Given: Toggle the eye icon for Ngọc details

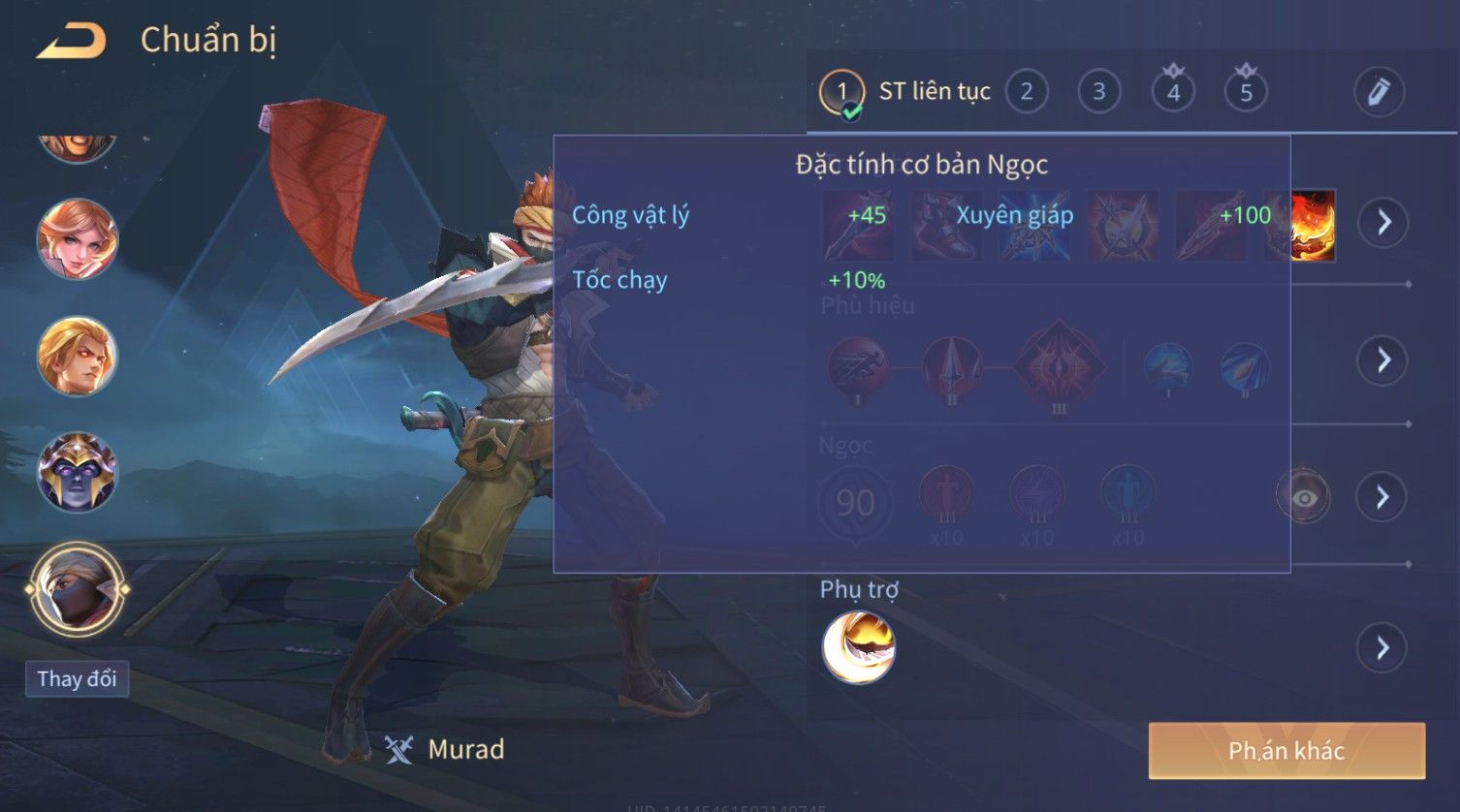Looking at the screenshot, I should tap(1304, 497).
